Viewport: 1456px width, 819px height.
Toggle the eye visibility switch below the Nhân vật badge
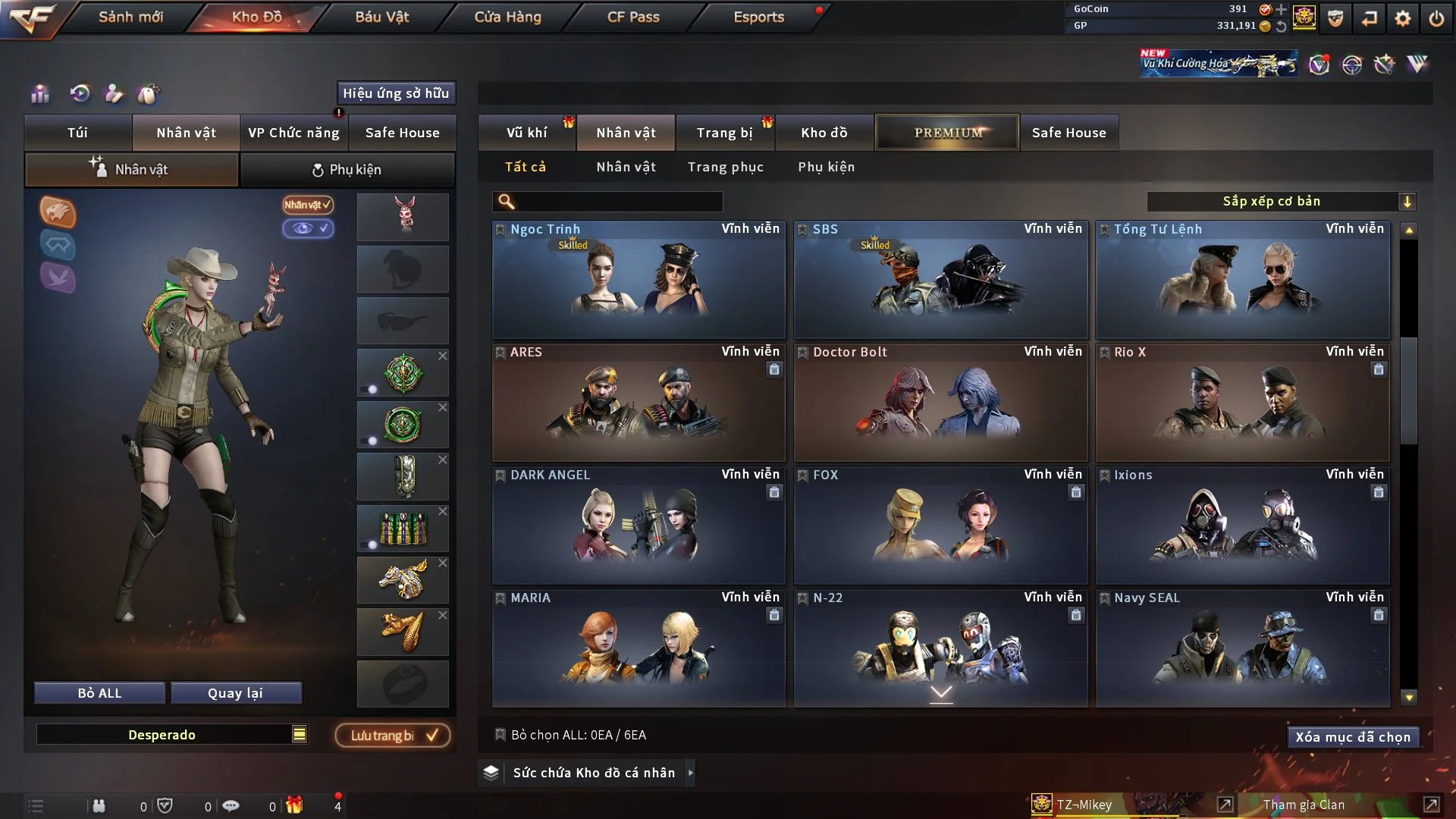309,228
